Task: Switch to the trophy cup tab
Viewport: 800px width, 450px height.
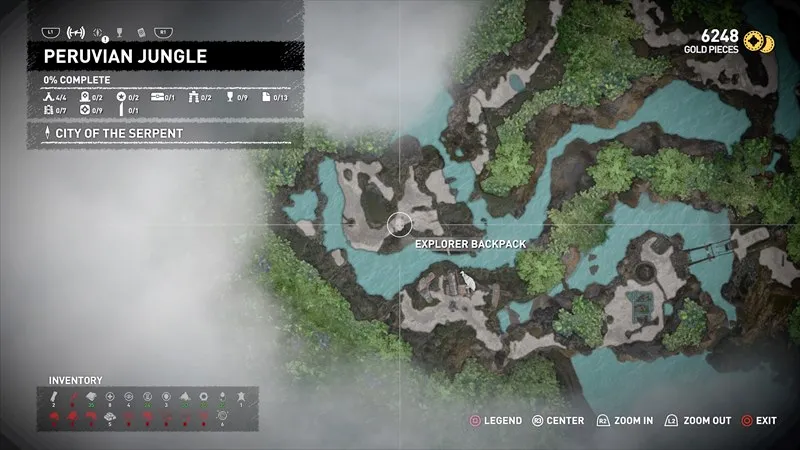Action: click(119, 31)
